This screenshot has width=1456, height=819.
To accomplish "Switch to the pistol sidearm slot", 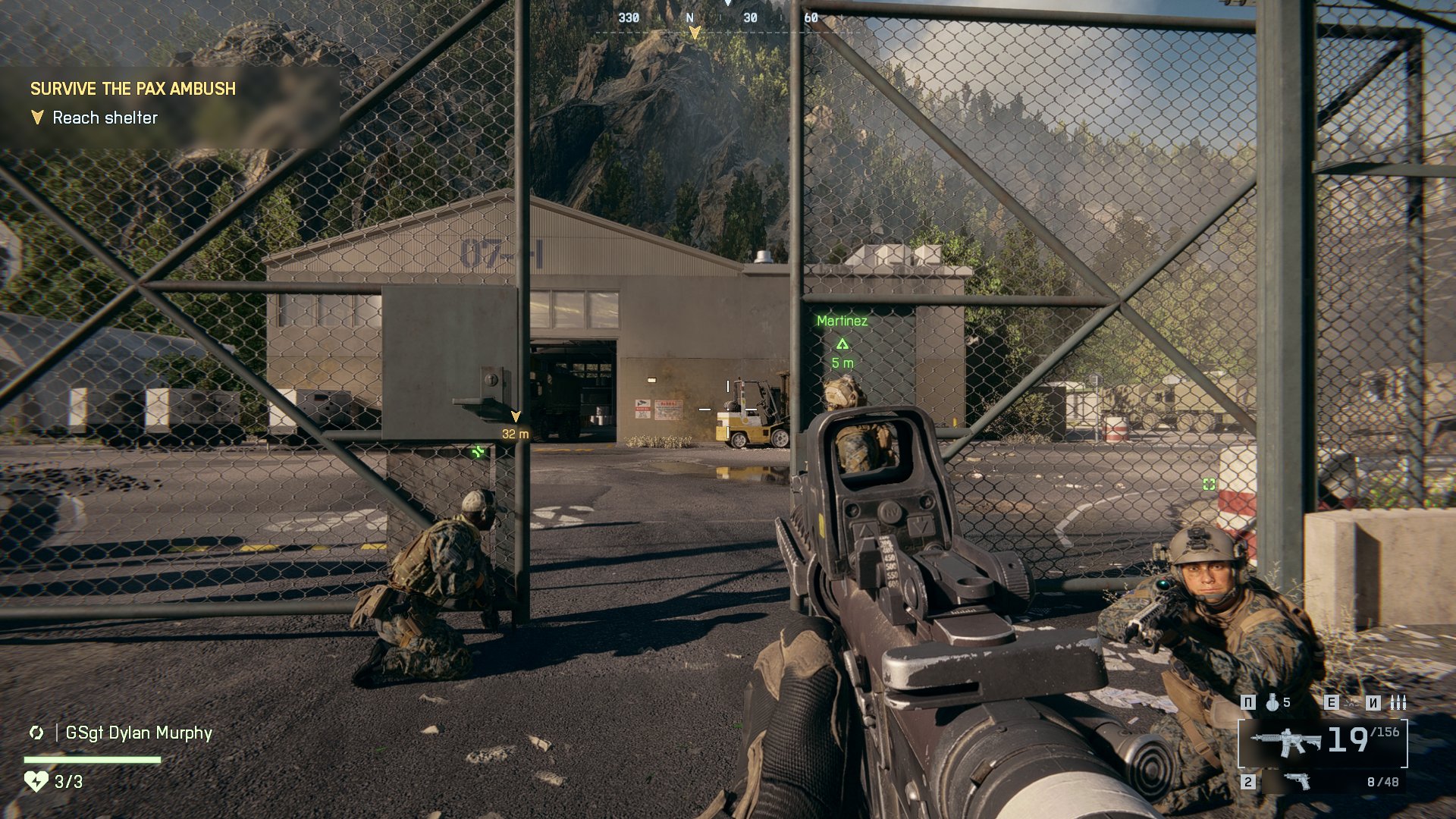I will coord(1298,781).
